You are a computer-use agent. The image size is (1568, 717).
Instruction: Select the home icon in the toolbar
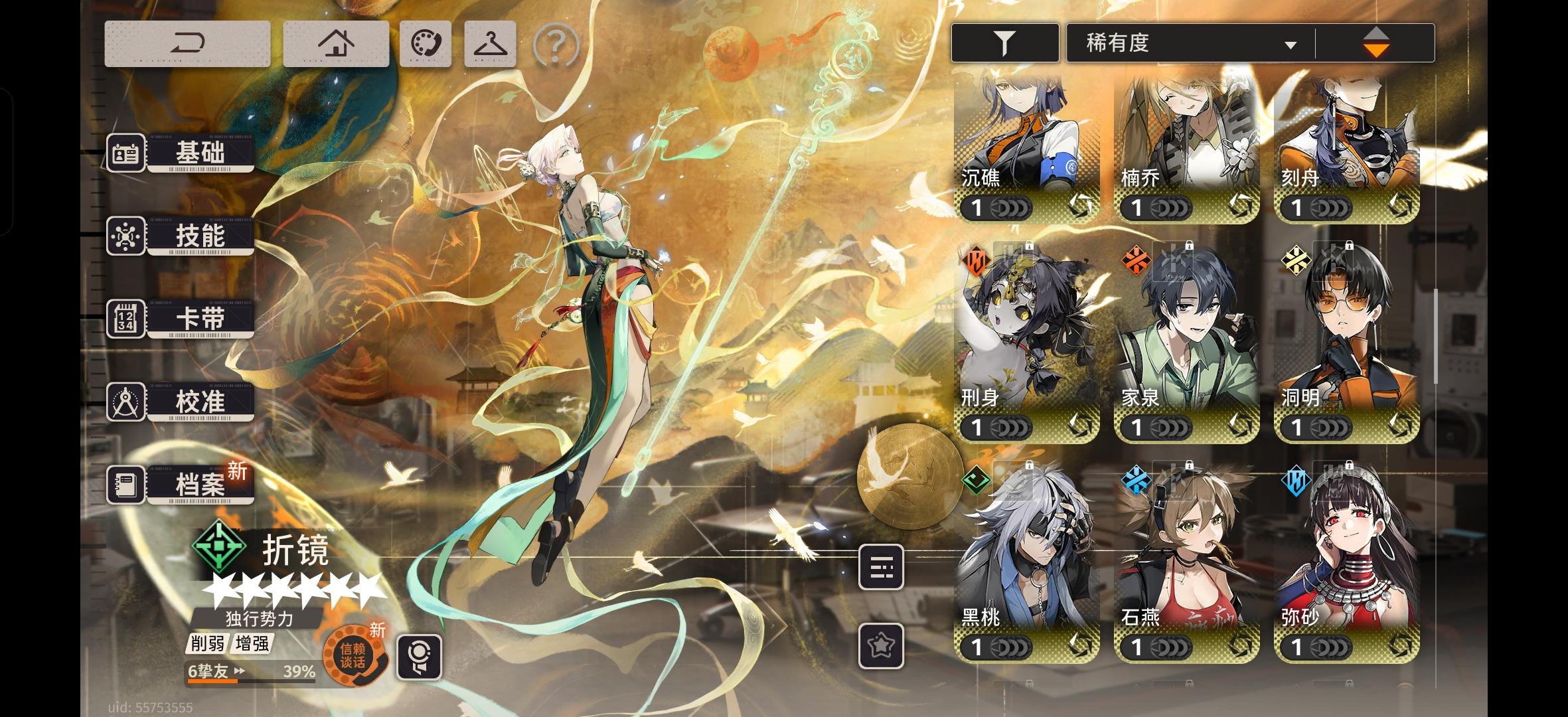click(x=336, y=42)
